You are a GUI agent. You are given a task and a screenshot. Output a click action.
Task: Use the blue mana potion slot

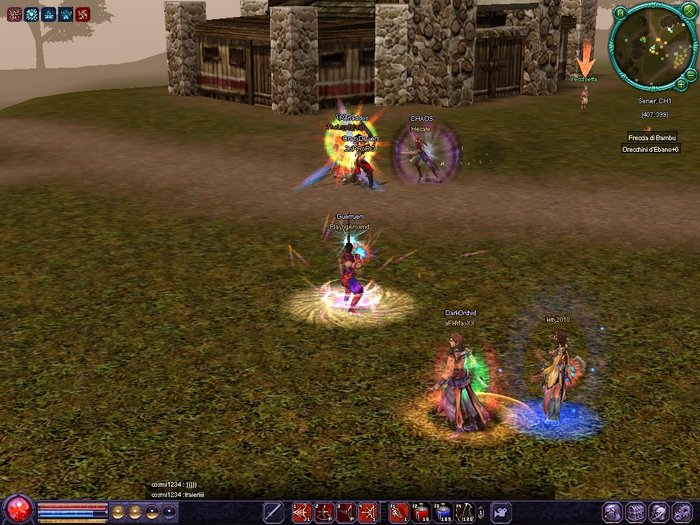(444, 513)
